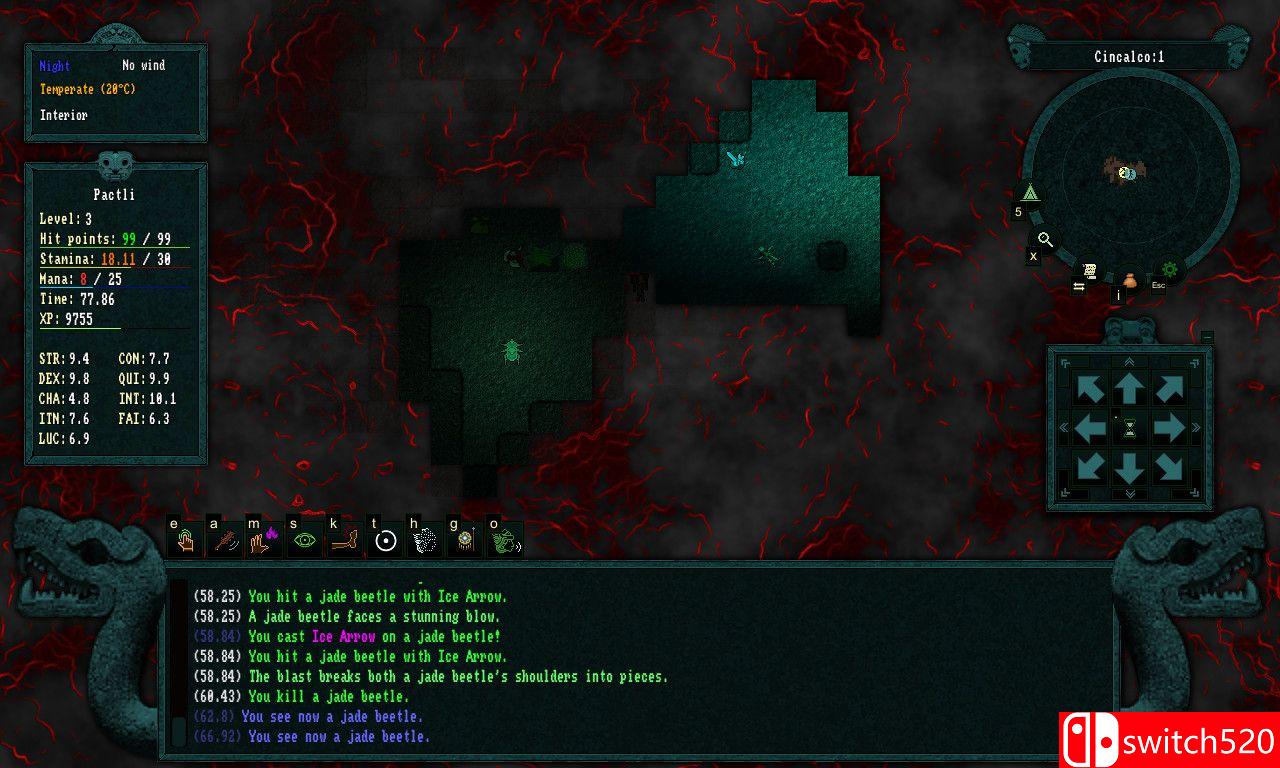
Task: Open the creature companion icon 'o'
Action: [x=506, y=540]
